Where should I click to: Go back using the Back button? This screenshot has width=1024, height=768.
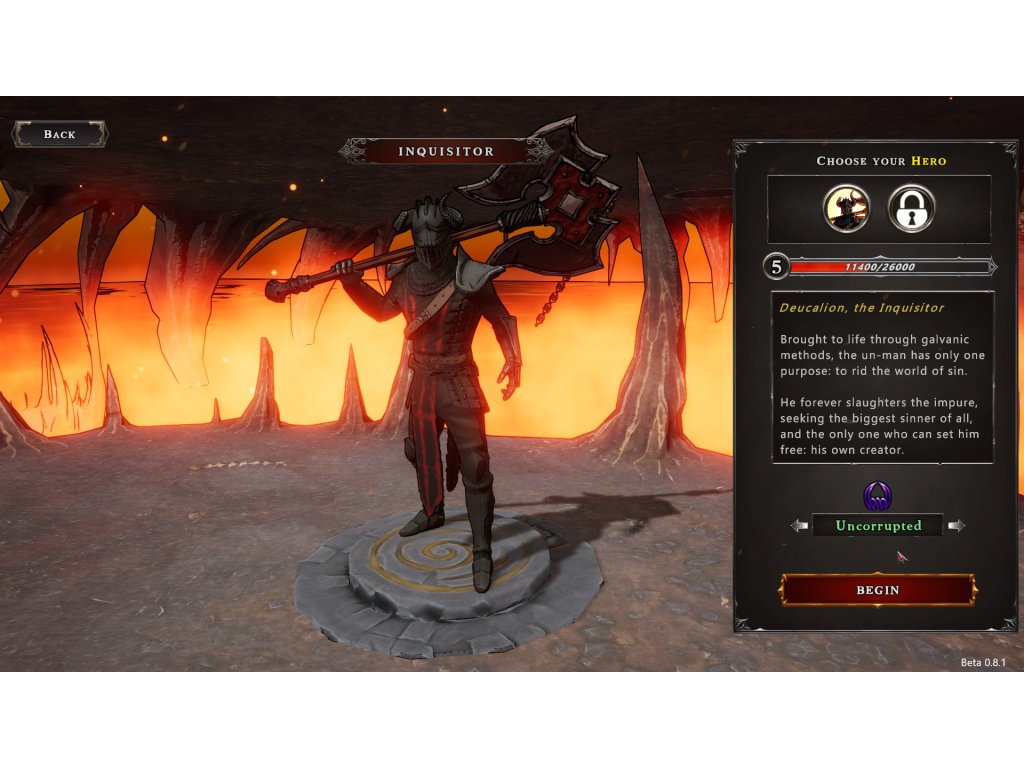pyautogui.click(x=59, y=134)
